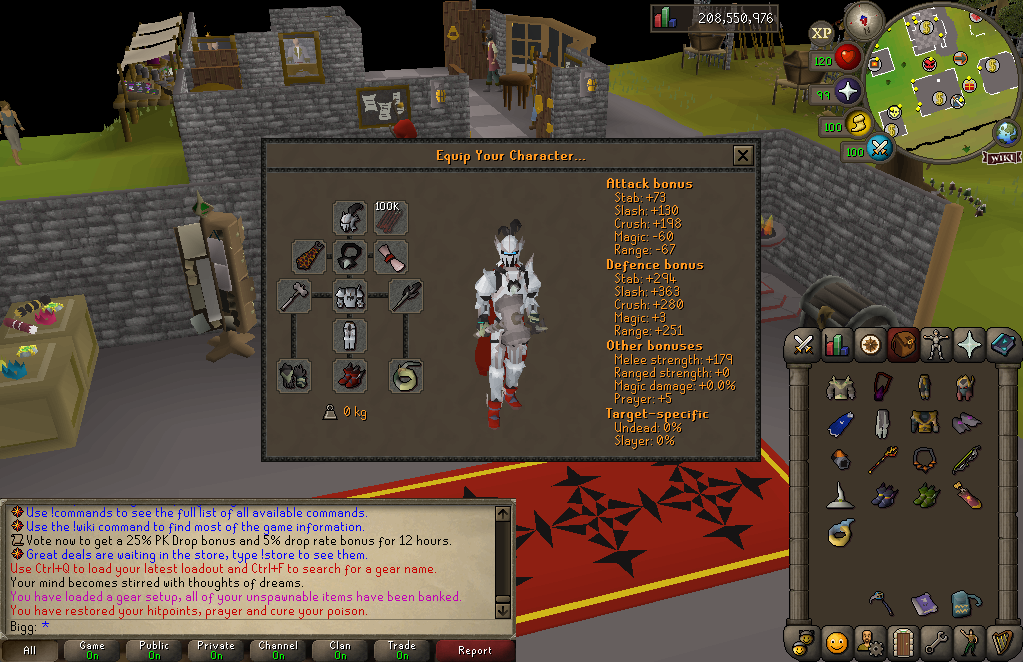
Task: Open the world map globe
Action: (1005, 132)
